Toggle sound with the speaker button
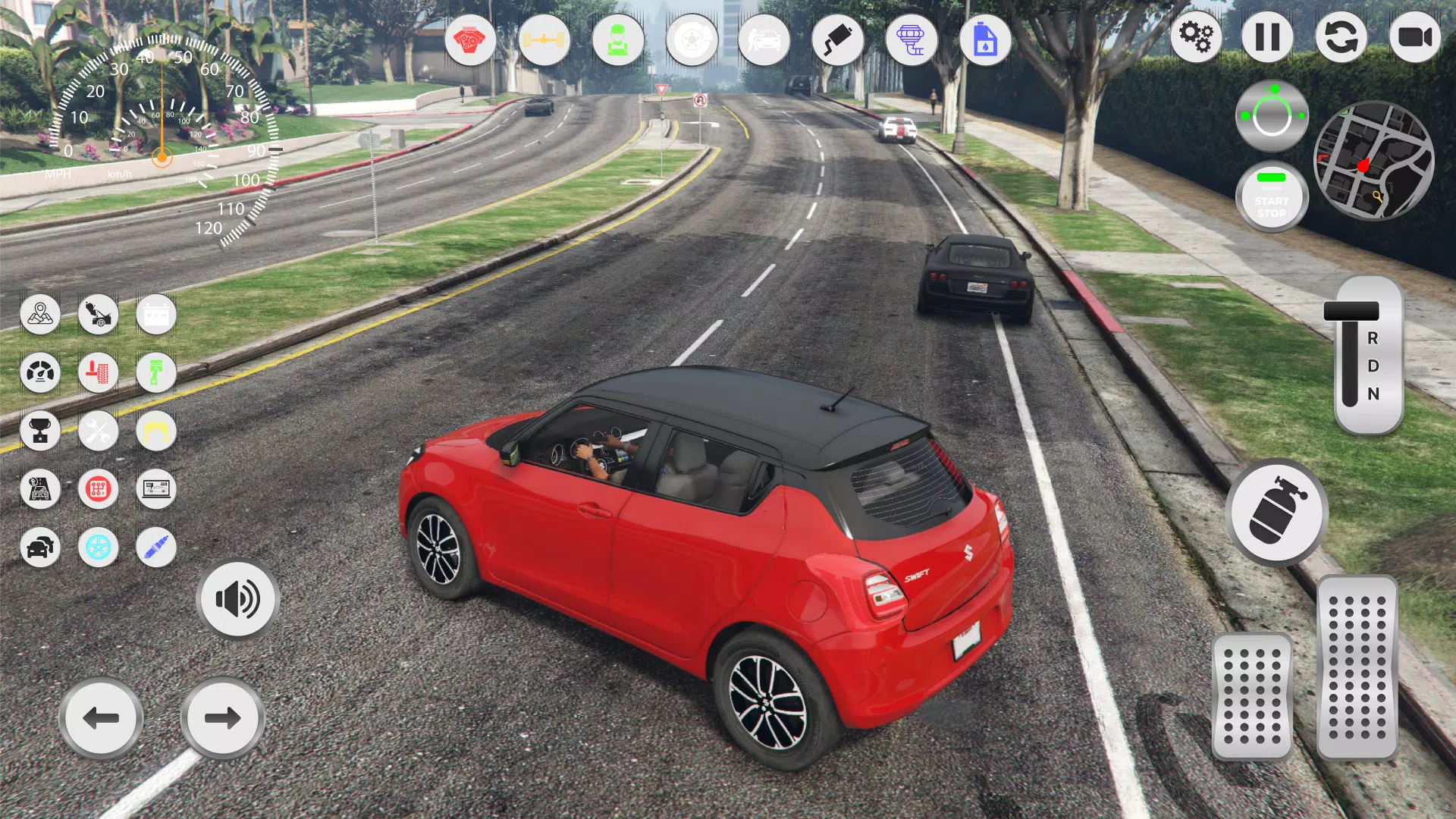This screenshot has width=1456, height=819. [238, 599]
